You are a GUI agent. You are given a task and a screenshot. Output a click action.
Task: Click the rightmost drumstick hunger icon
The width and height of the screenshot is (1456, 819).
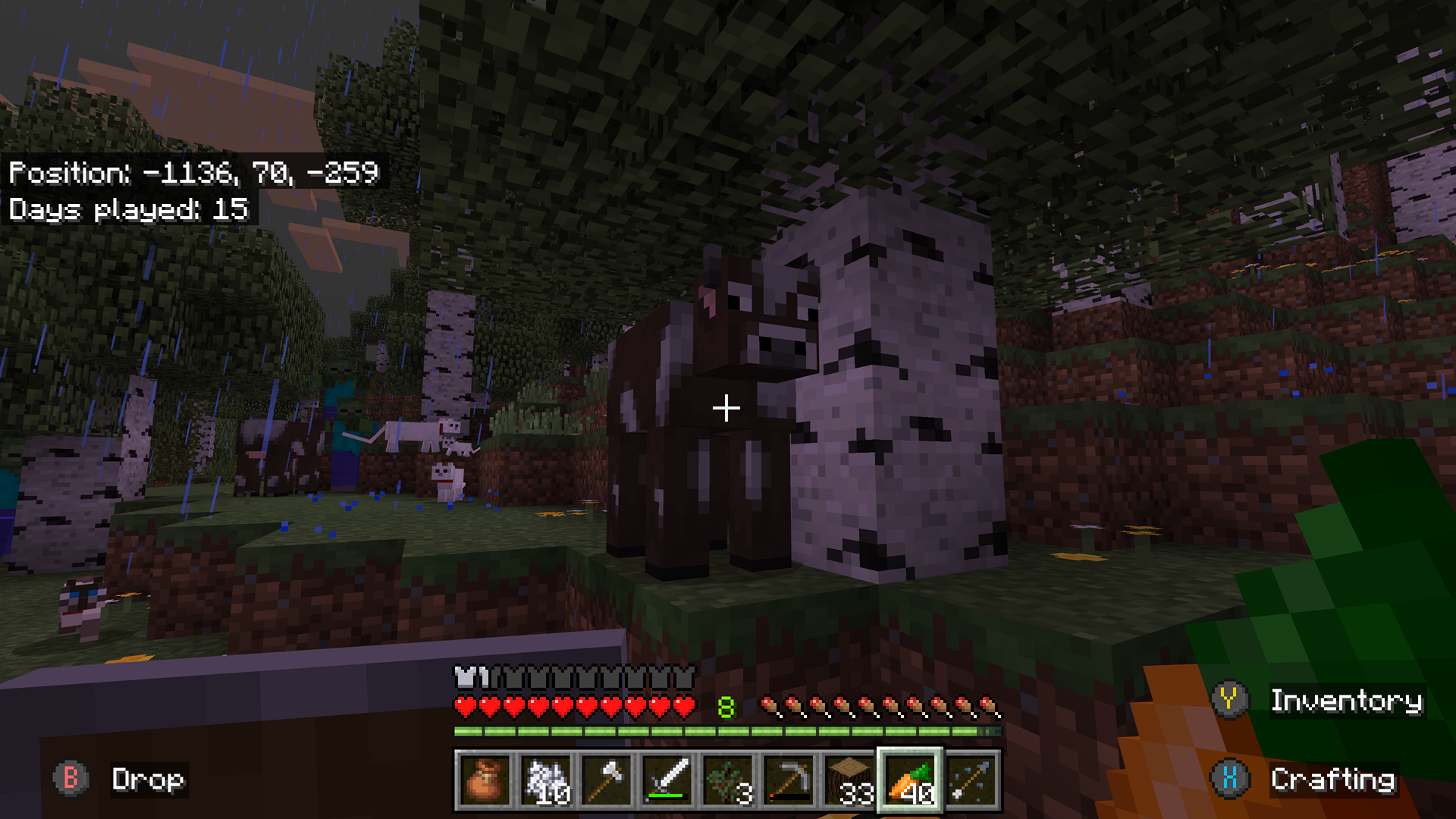pyautogui.click(x=987, y=704)
